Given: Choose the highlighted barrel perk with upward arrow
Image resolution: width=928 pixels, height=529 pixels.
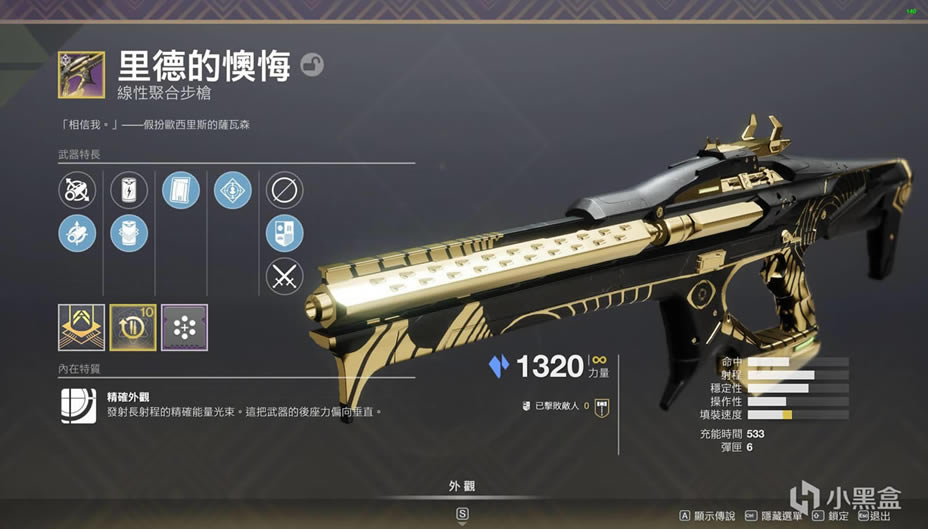Looking at the screenshot, I should pos(78,233).
